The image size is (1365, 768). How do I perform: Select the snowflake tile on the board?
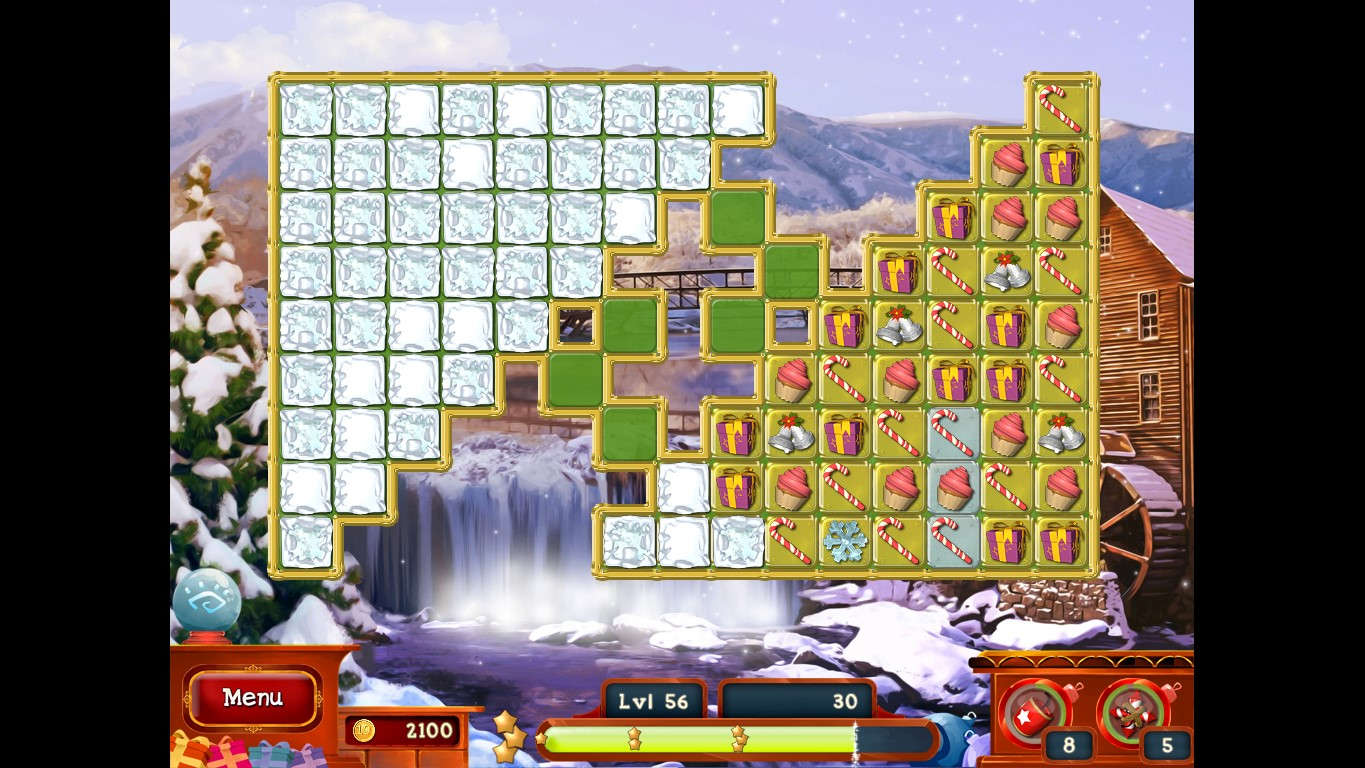[845, 541]
